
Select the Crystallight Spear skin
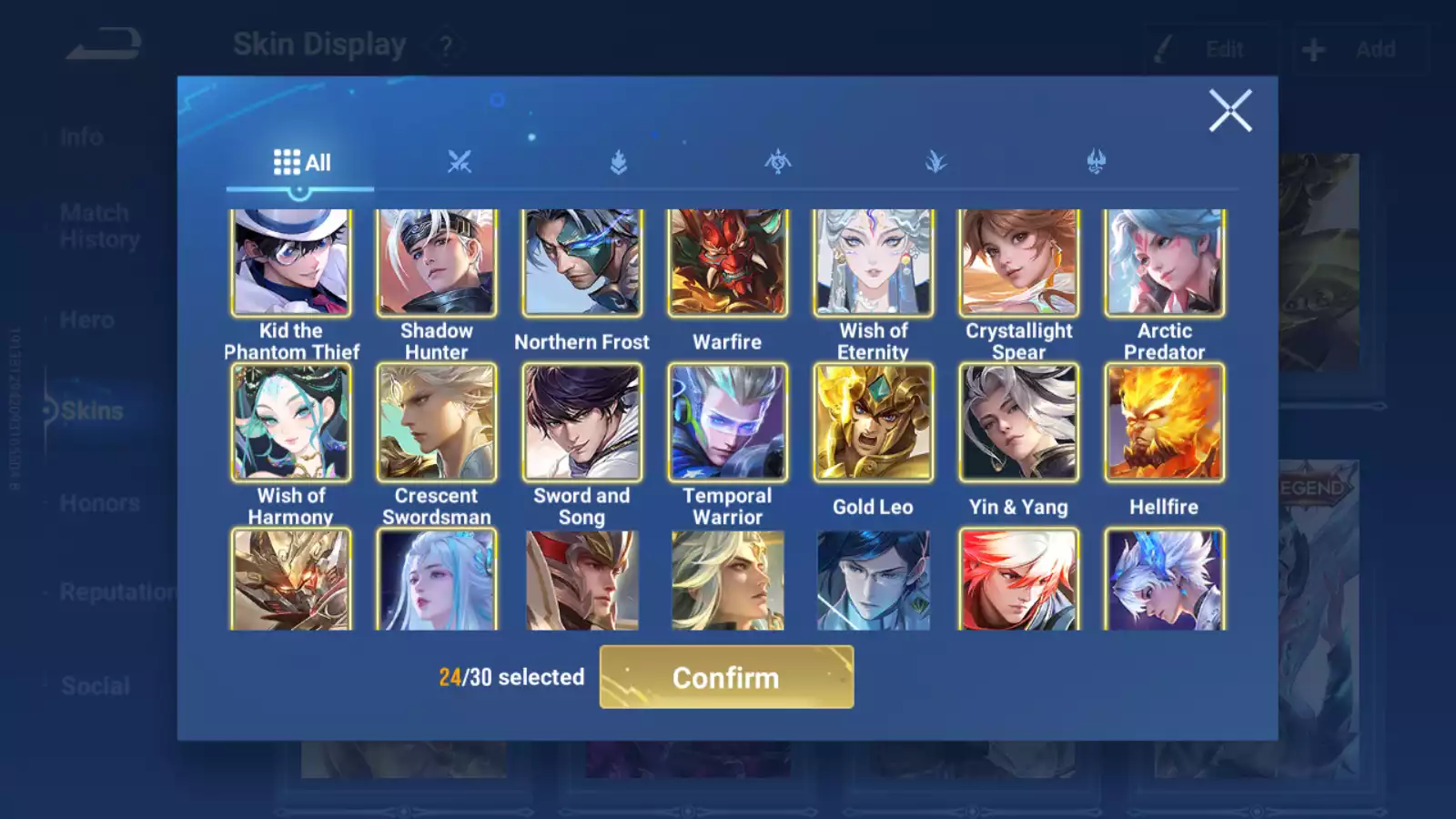coord(1019,263)
